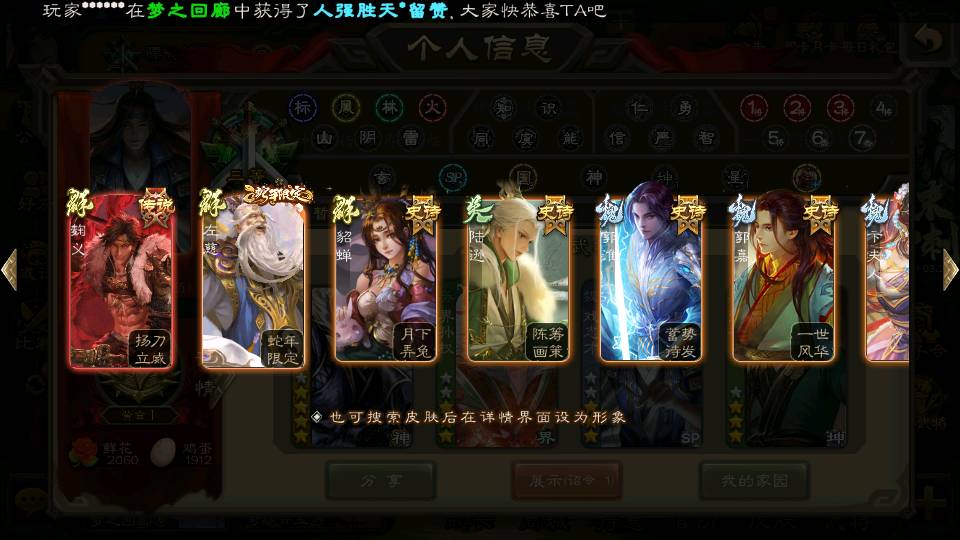Filter by the 风 wind pack
The width and height of the screenshot is (960, 540).
pos(347,106)
